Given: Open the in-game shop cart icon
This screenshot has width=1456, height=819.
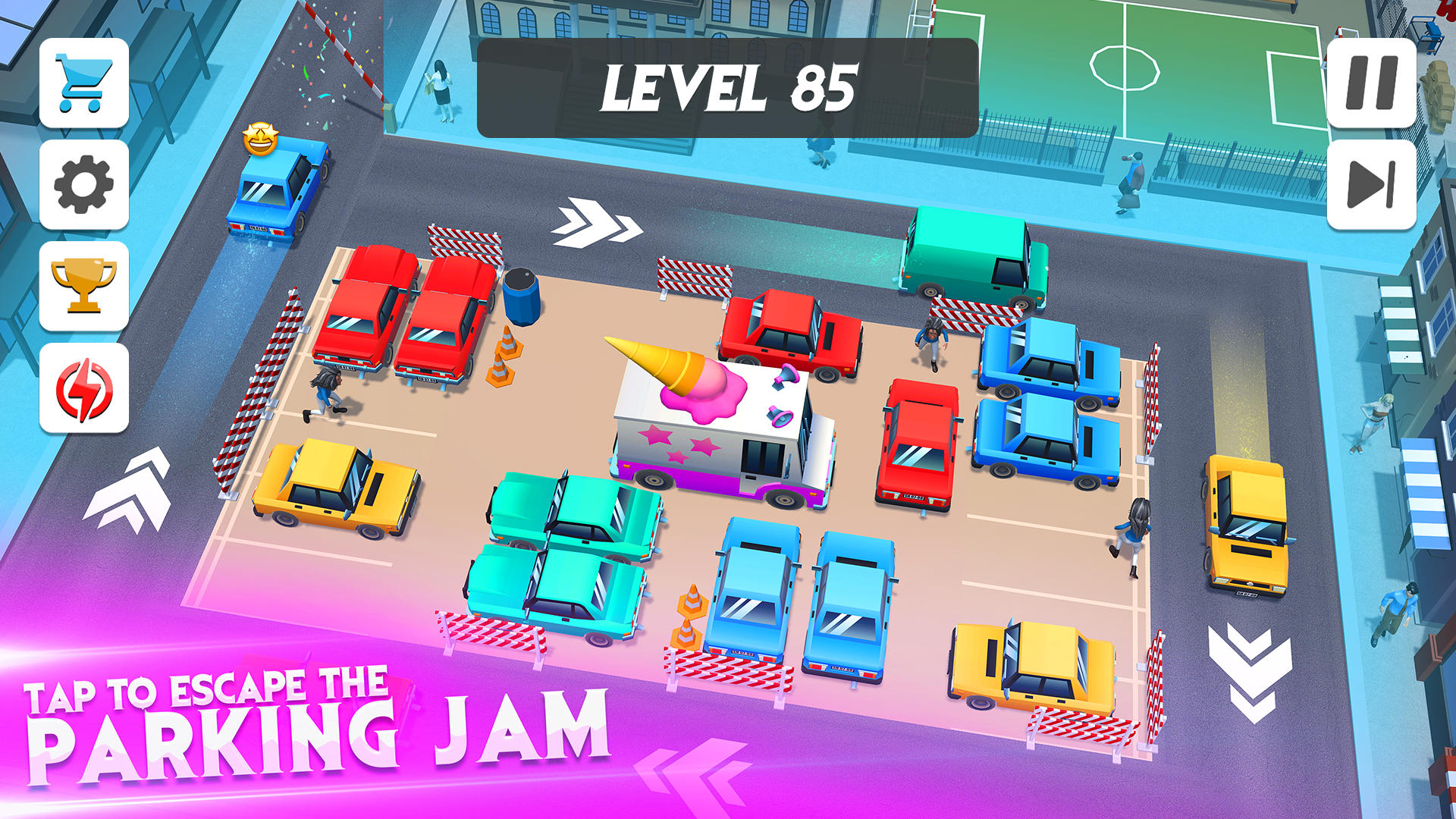Looking at the screenshot, I should [x=85, y=86].
